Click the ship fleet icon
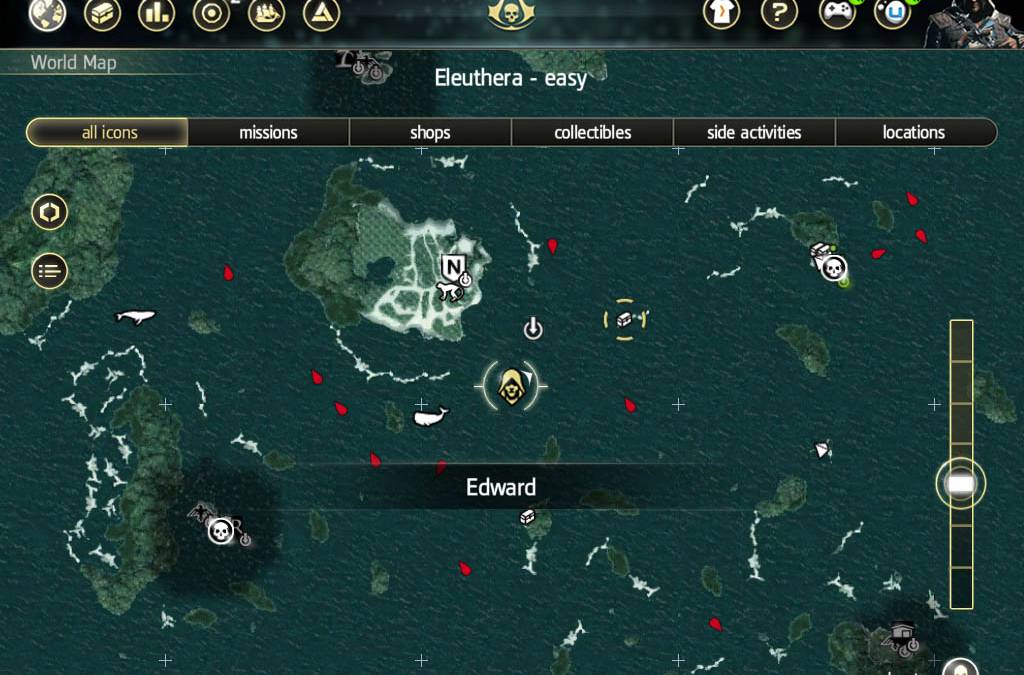Image resolution: width=1024 pixels, height=675 pixels. click(x=267, y=14)
